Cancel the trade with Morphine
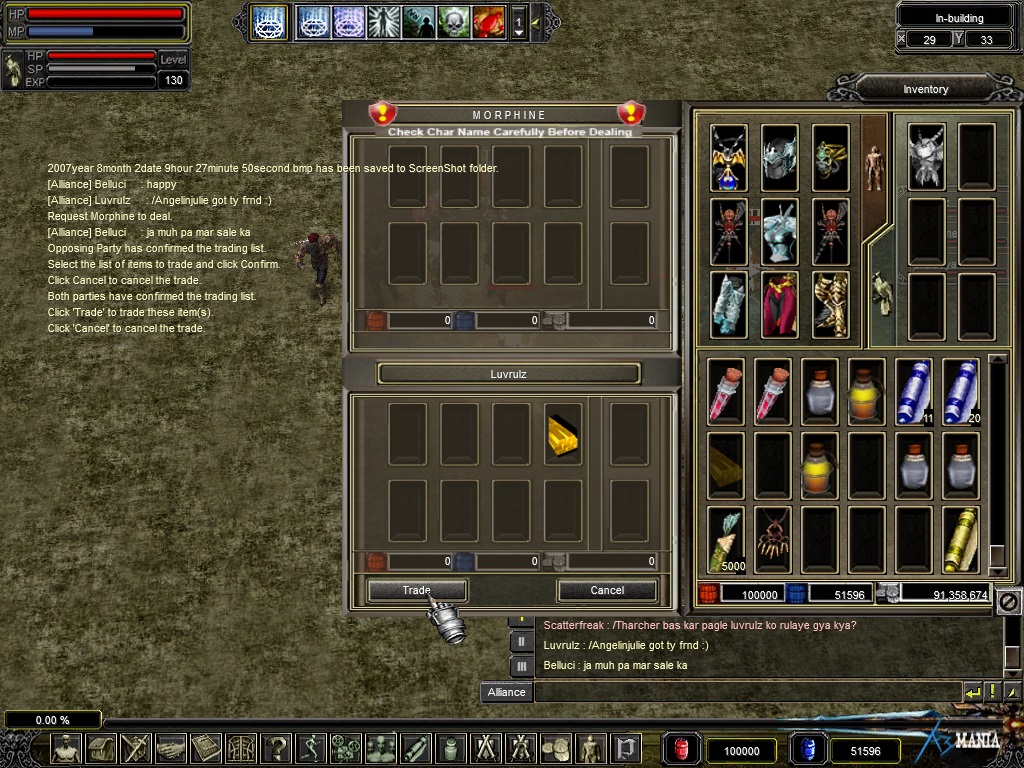The image size is (1024, 768). [x=607, y=591]
